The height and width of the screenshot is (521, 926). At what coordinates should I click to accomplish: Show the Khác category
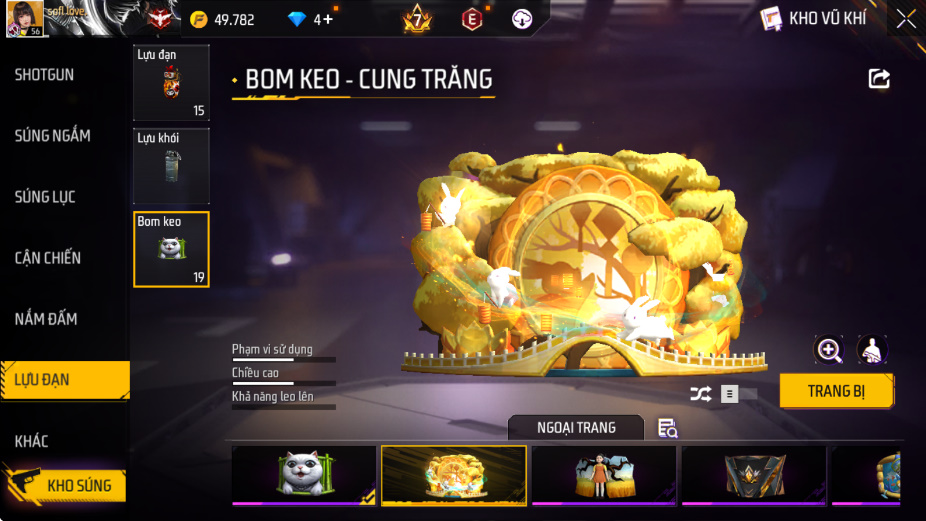coord(31,441)
